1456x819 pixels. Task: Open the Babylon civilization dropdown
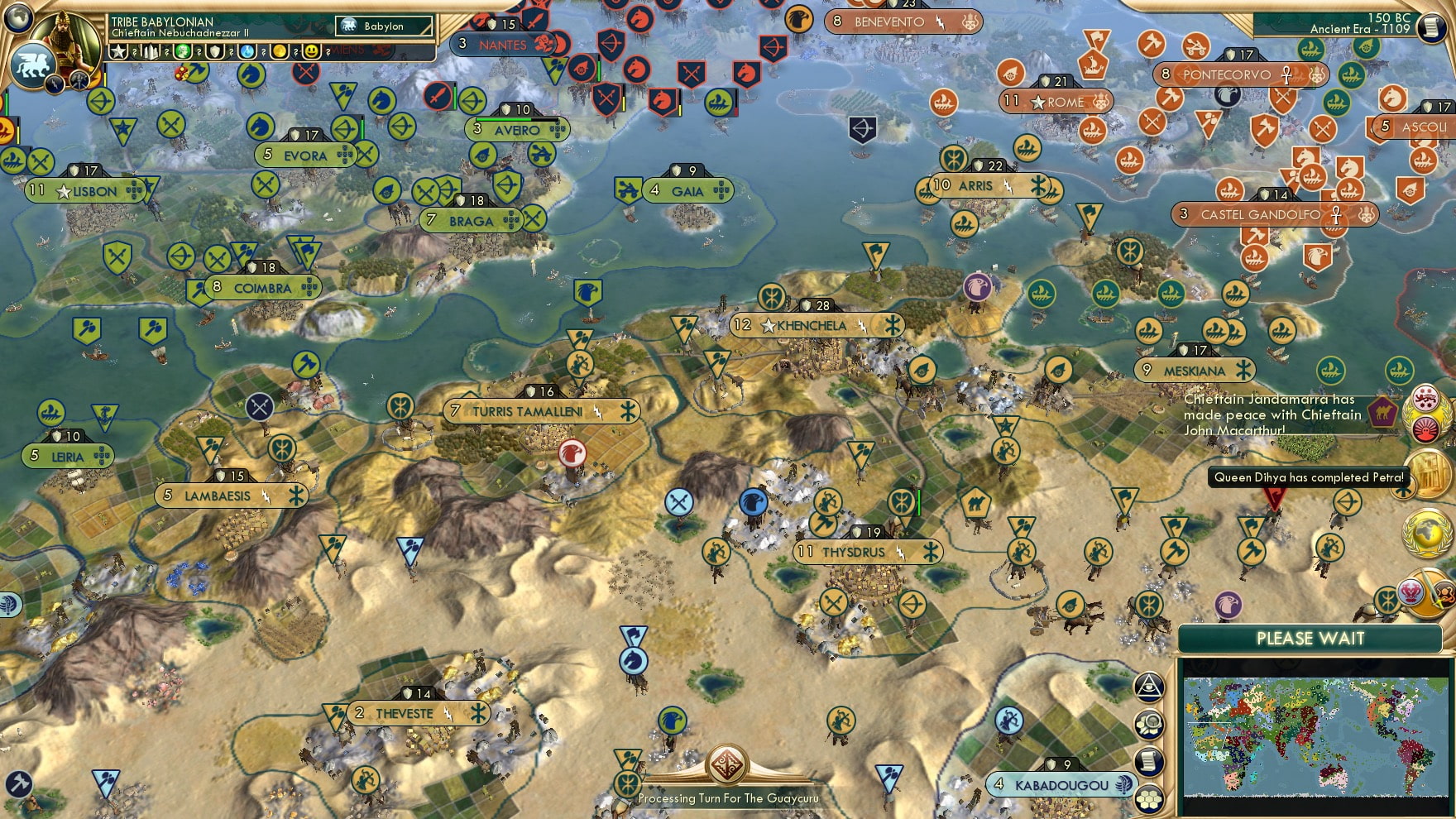(x=383, y=26)
